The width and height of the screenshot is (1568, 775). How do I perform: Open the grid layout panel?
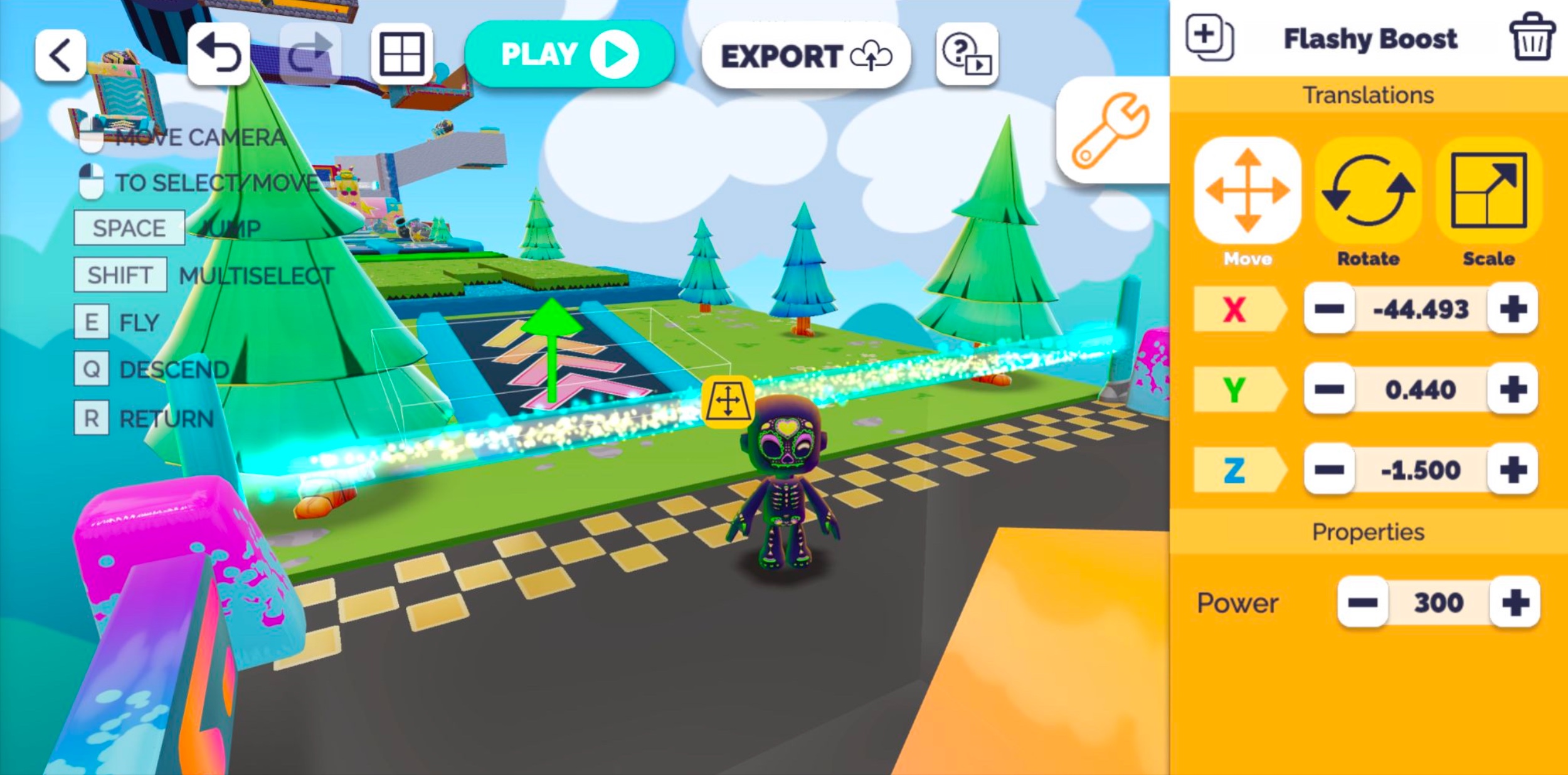pos(401,54)
